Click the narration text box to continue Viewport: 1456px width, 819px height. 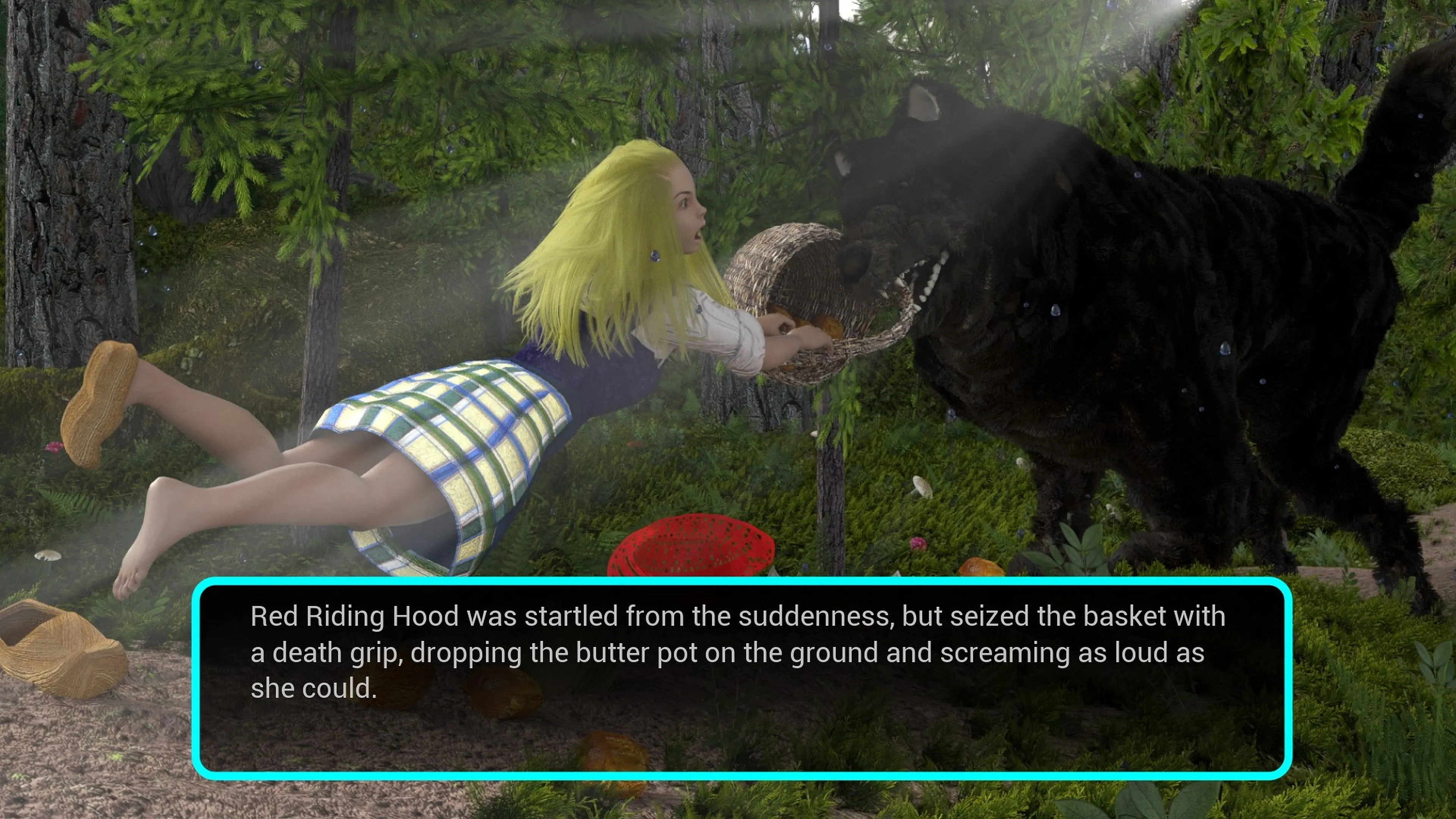(742, 678)
